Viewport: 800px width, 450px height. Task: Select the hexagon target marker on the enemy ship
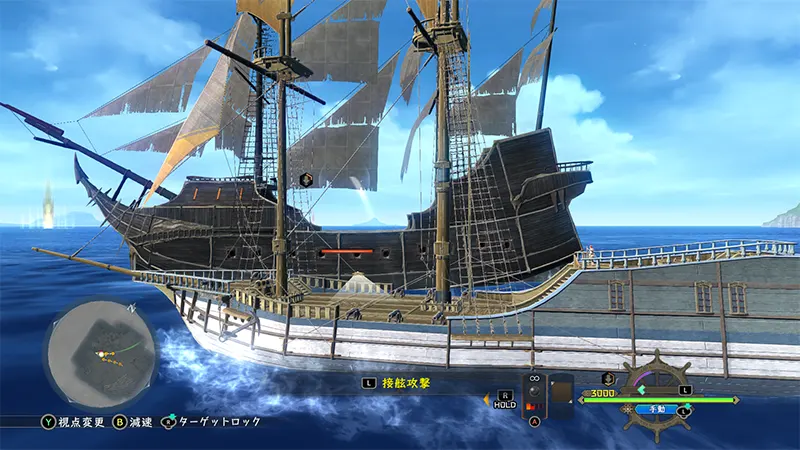point(307,179)
